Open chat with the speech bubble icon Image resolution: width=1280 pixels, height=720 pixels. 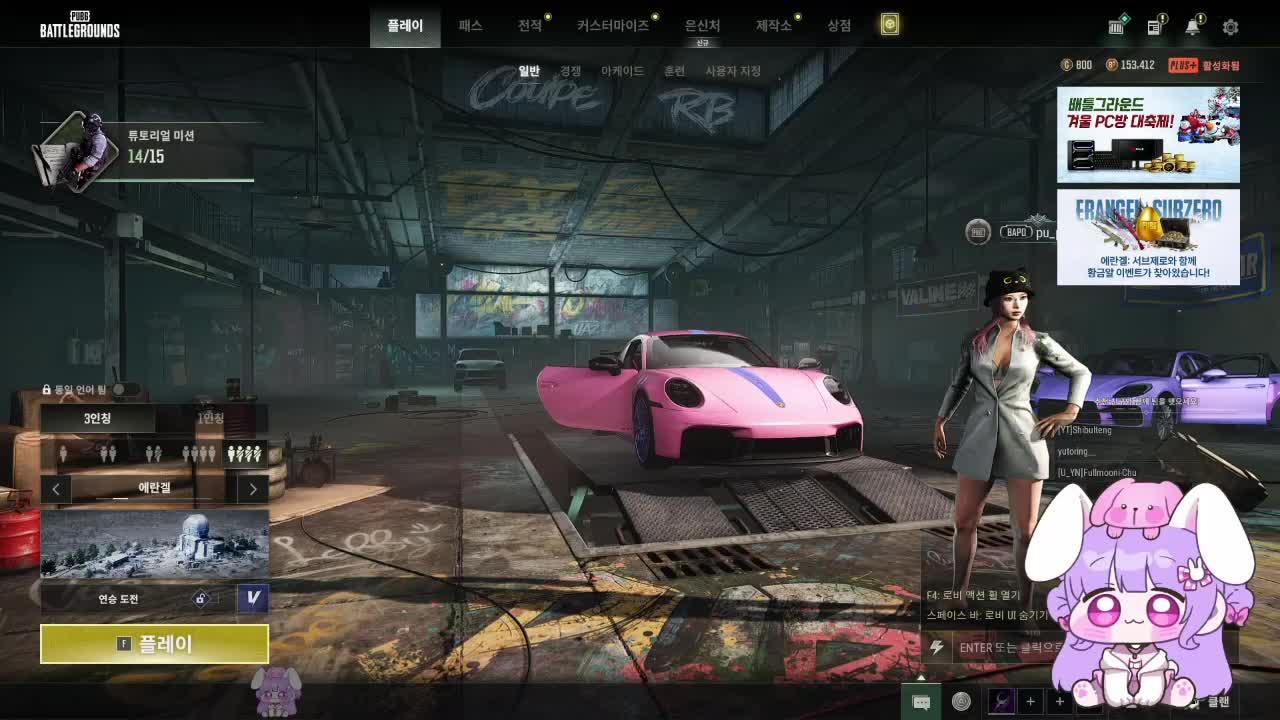click(921, 702)
